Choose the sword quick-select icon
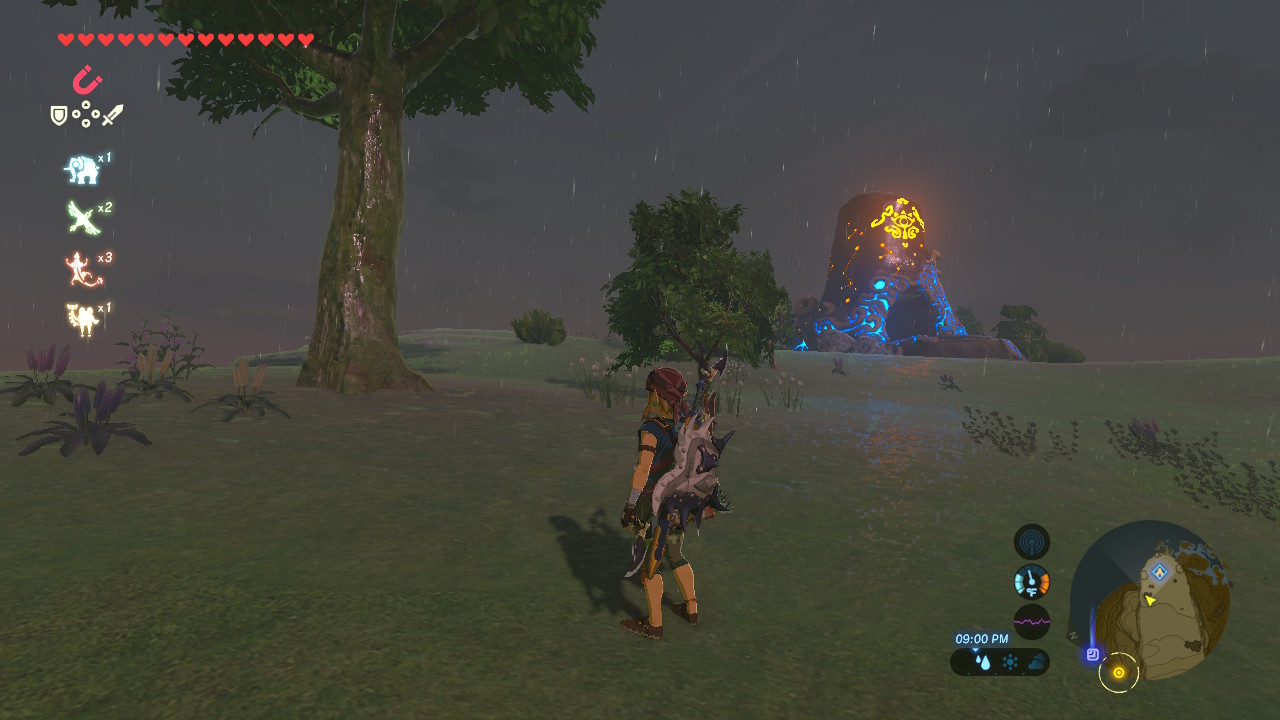Screen dimensions: 1280x720 (x=112, y=116)
